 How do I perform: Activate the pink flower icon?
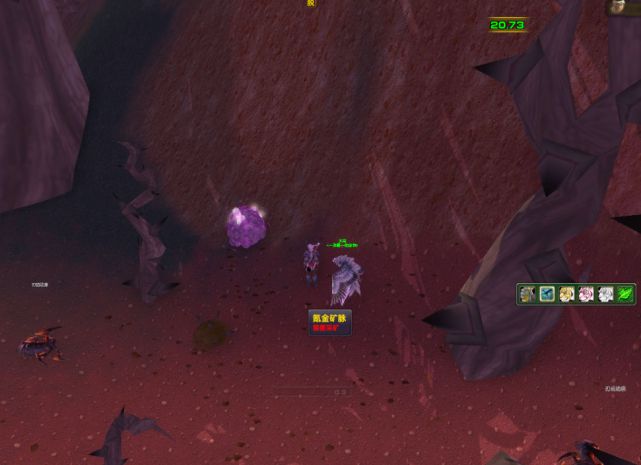[586, 294]
